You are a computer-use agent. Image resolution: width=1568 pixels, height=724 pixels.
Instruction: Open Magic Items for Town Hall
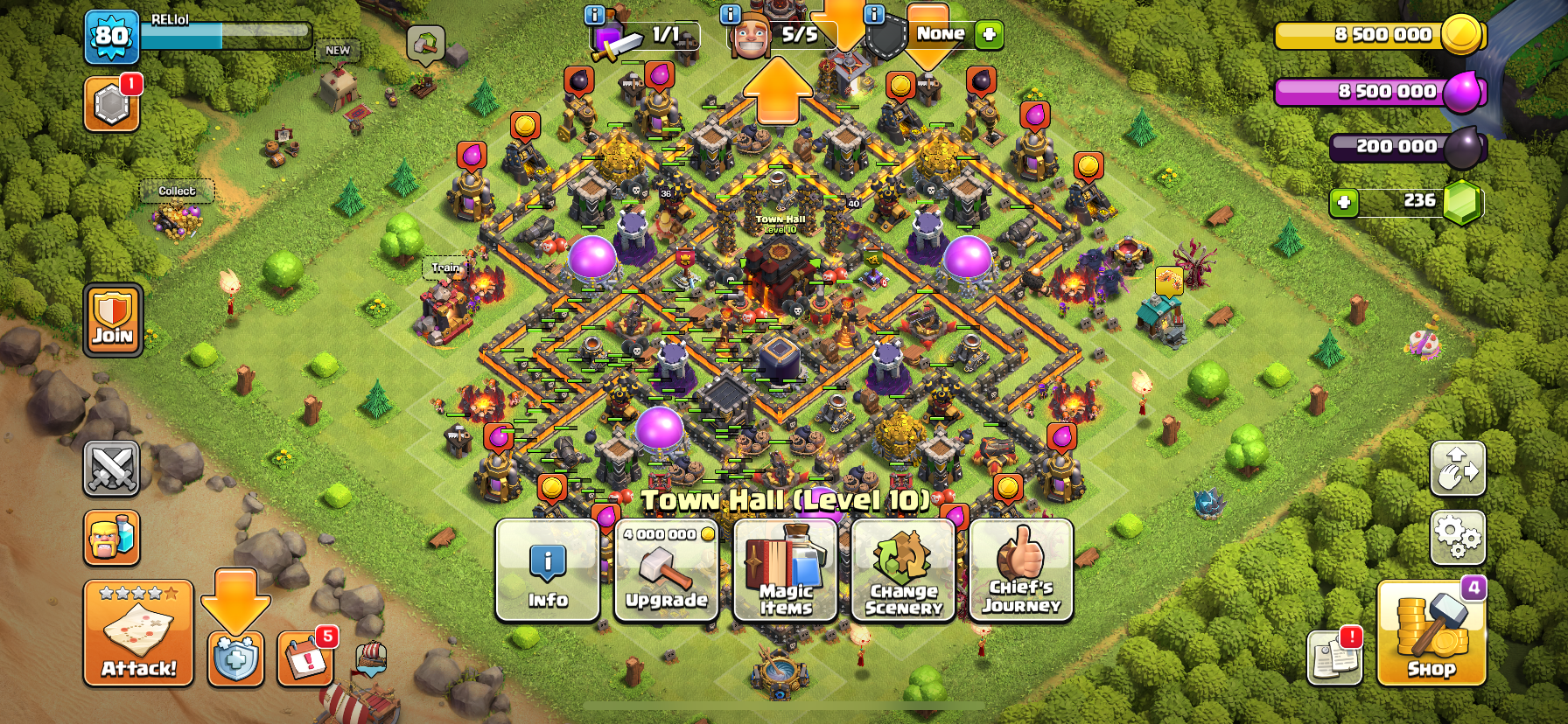pyautogui.click(x=785, y=570)
